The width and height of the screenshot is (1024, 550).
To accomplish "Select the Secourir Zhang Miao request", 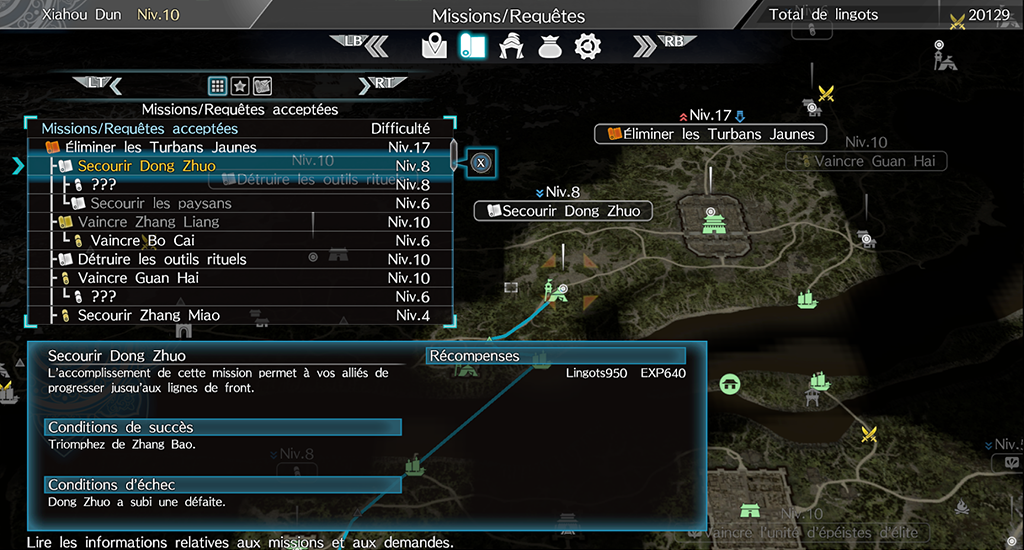I will point(149,316).
